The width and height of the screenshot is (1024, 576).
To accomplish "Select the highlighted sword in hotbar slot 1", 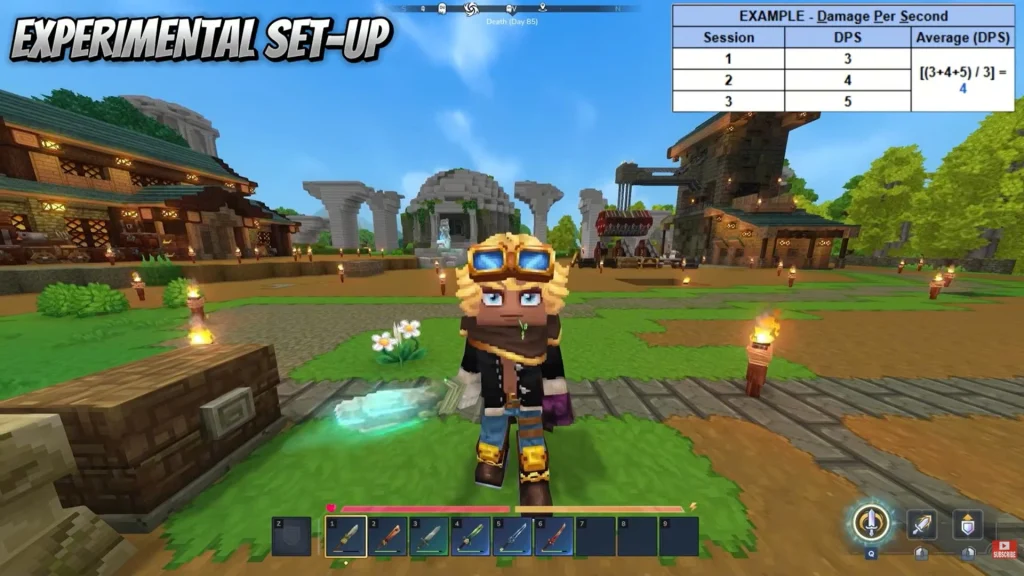I will click(x=345, y=536).
